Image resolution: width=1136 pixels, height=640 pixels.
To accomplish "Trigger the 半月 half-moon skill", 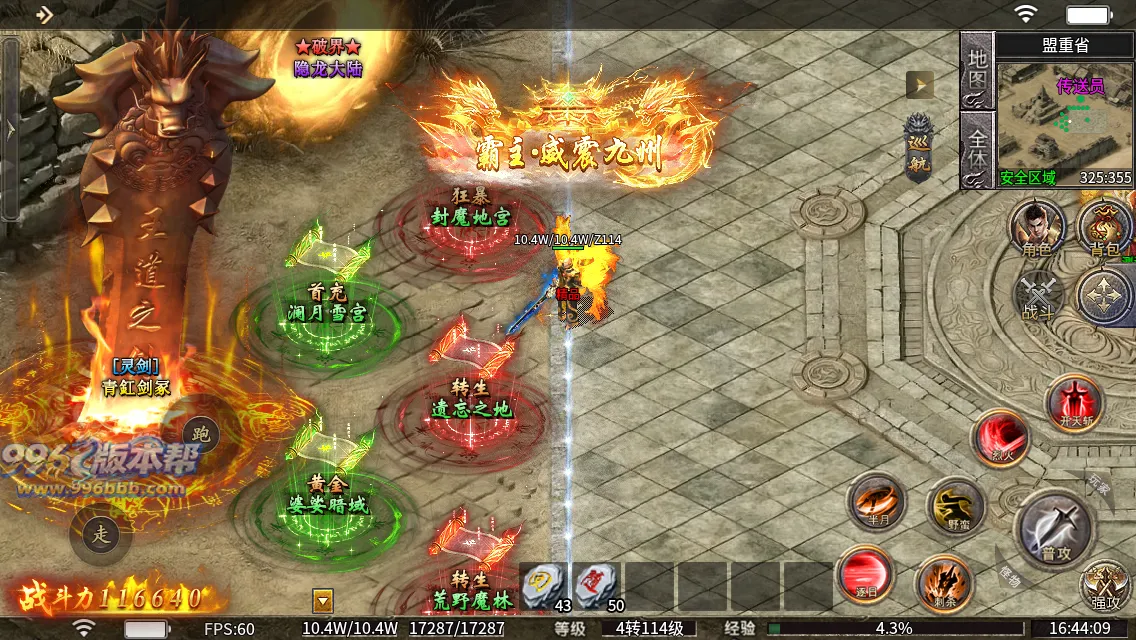I will (877, 501).
